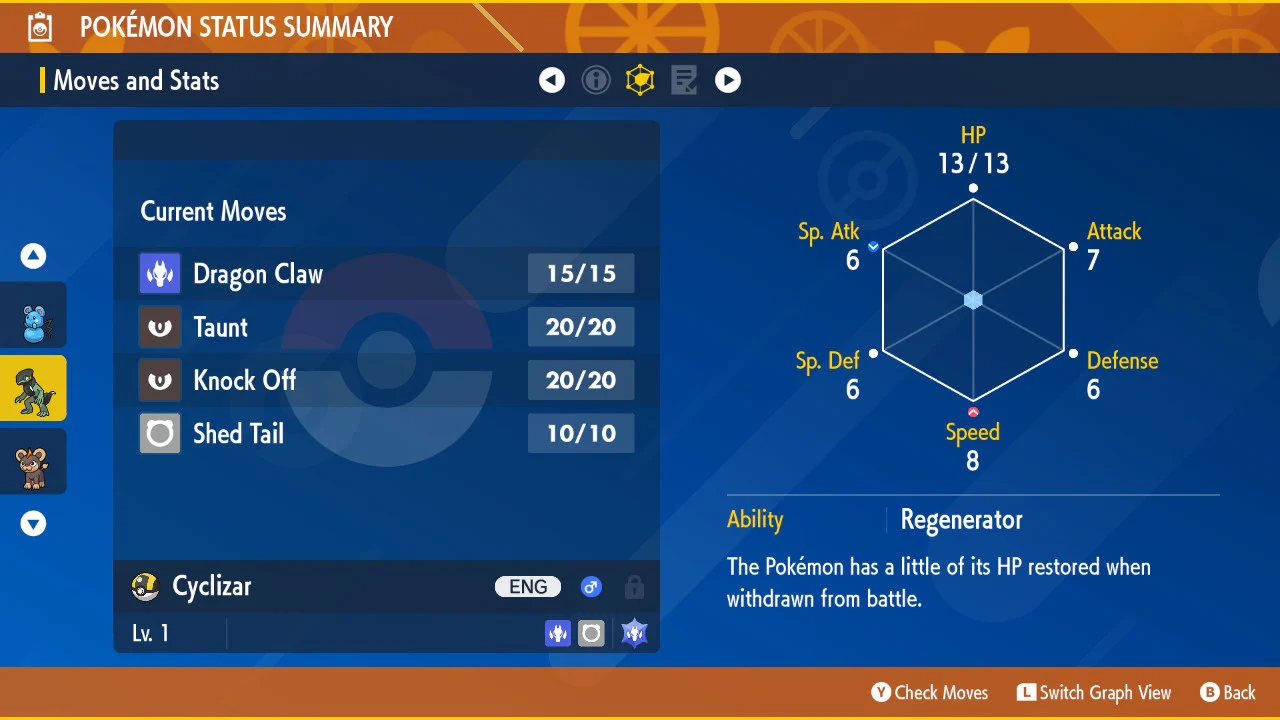Select the brown Pokémon below Cyclizar
The height and width of the screenshot is (720, 1280).
(33, 462)
